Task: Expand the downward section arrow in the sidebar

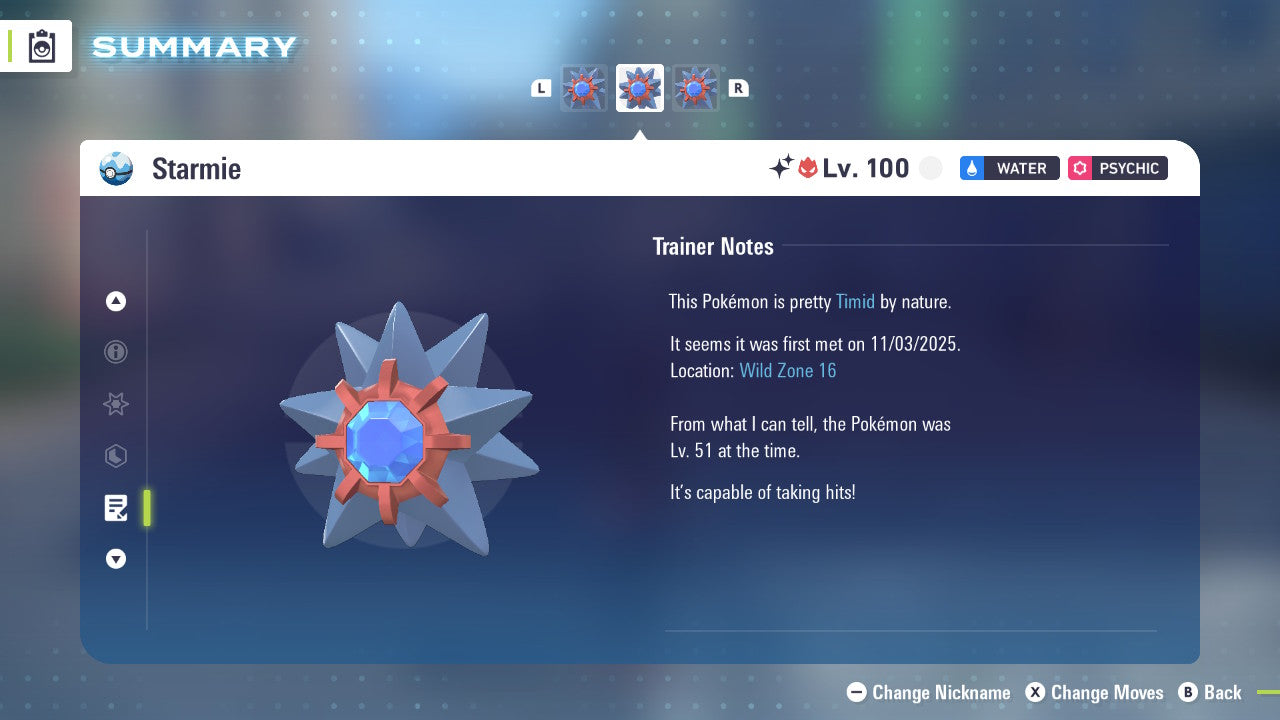Action: coord(116,559)
